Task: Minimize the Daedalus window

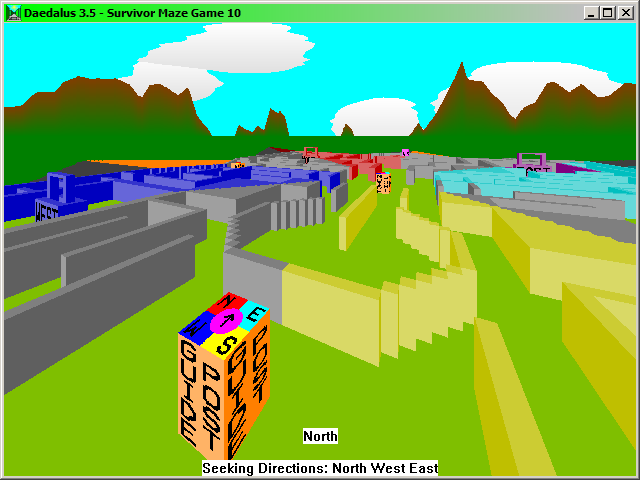Action: [593, 12]
